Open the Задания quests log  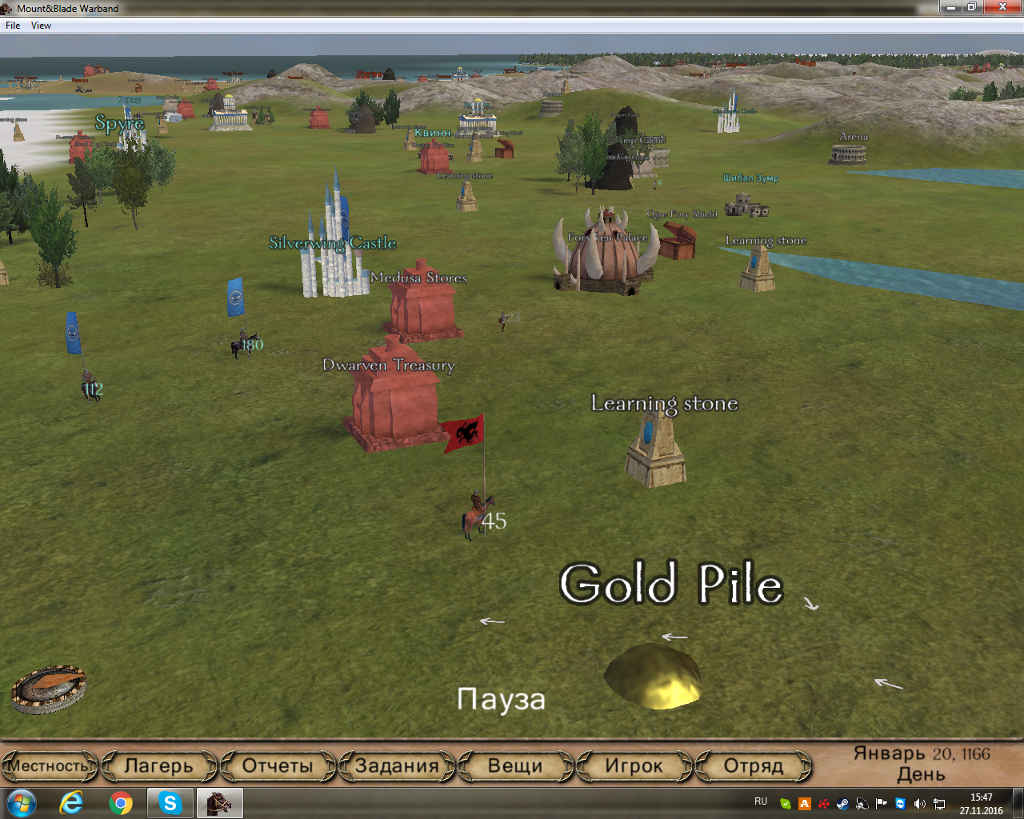[x=397, y=767]
